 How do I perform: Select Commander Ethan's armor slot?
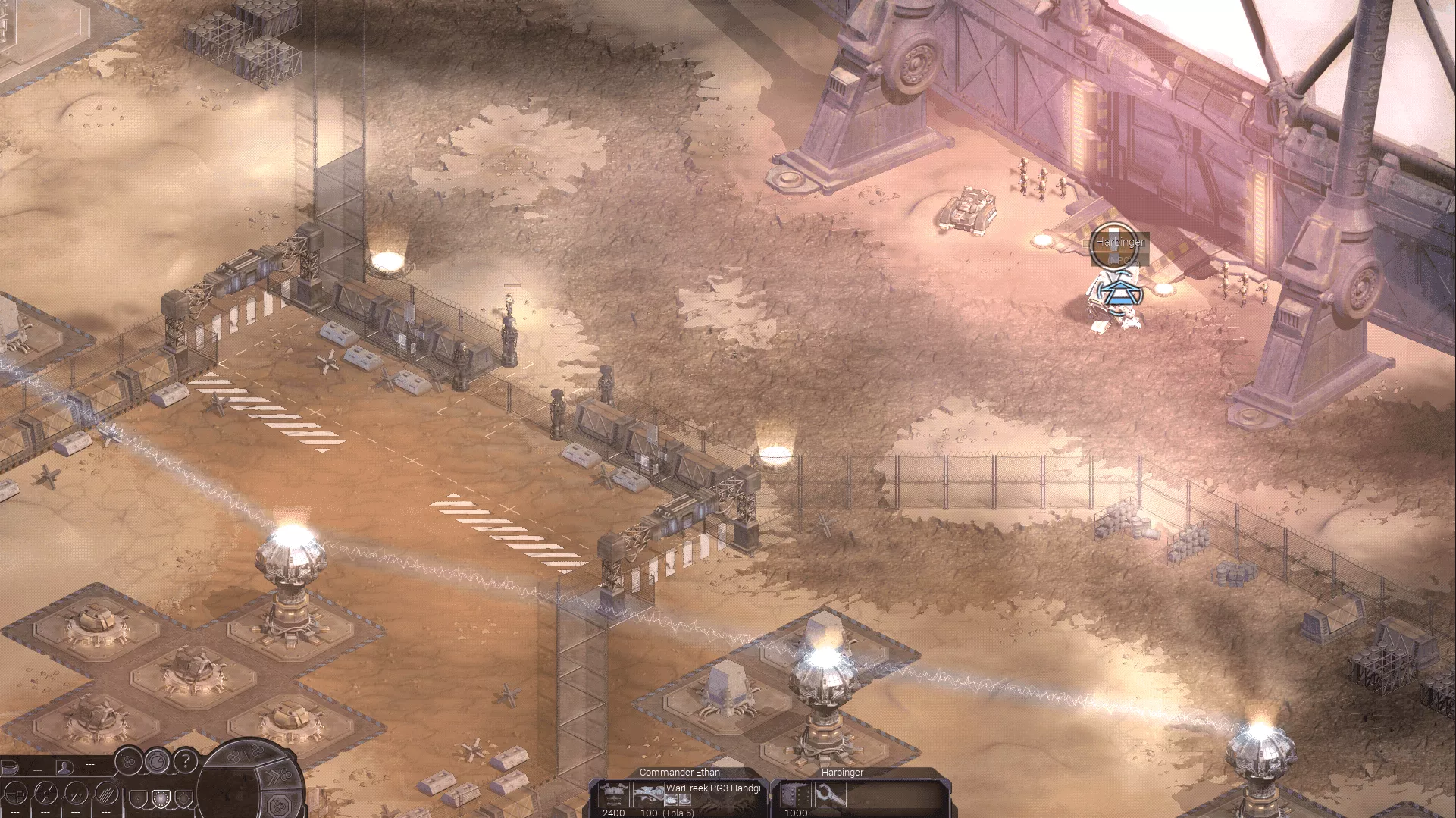(x=612, y=794)
